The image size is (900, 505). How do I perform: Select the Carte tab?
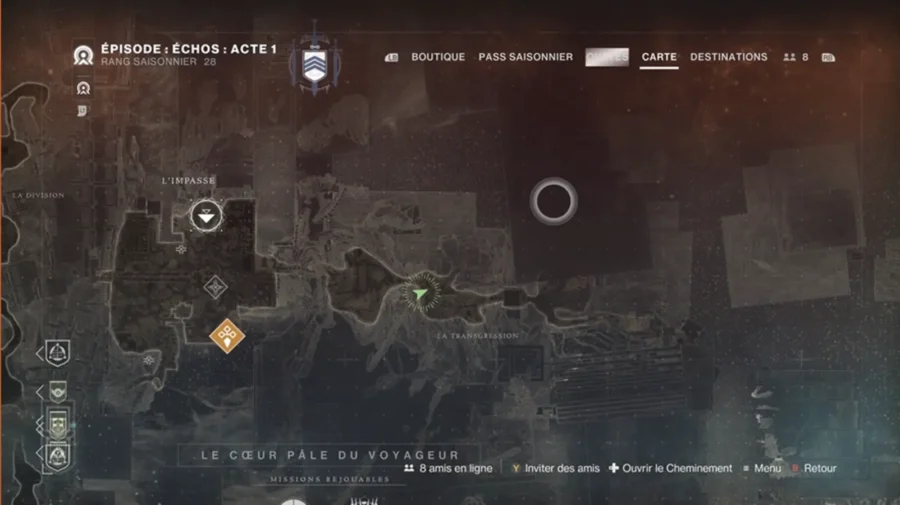click(x=659, y=57)
